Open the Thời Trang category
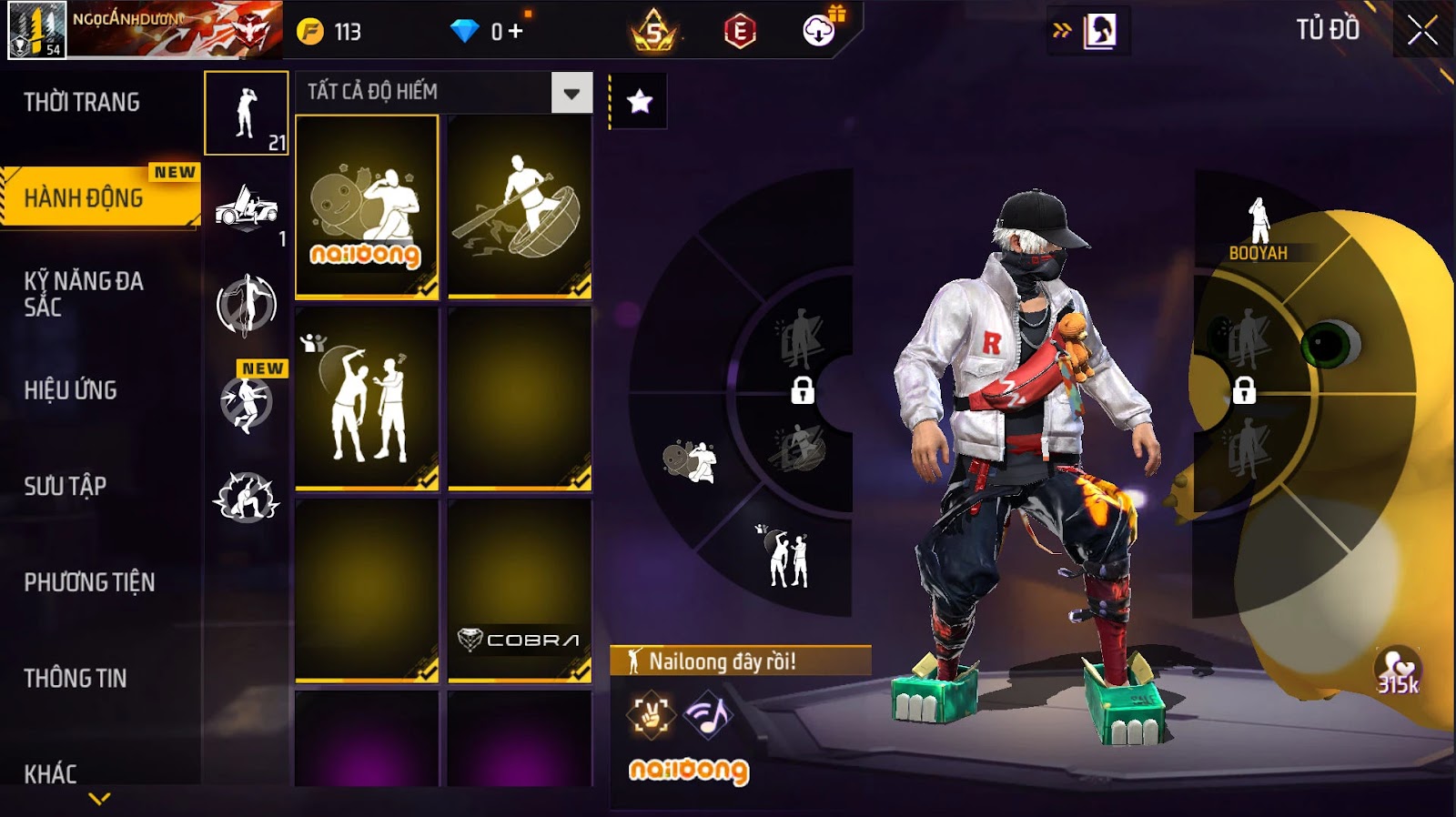Screen dimensions: 1456x817 82,102
